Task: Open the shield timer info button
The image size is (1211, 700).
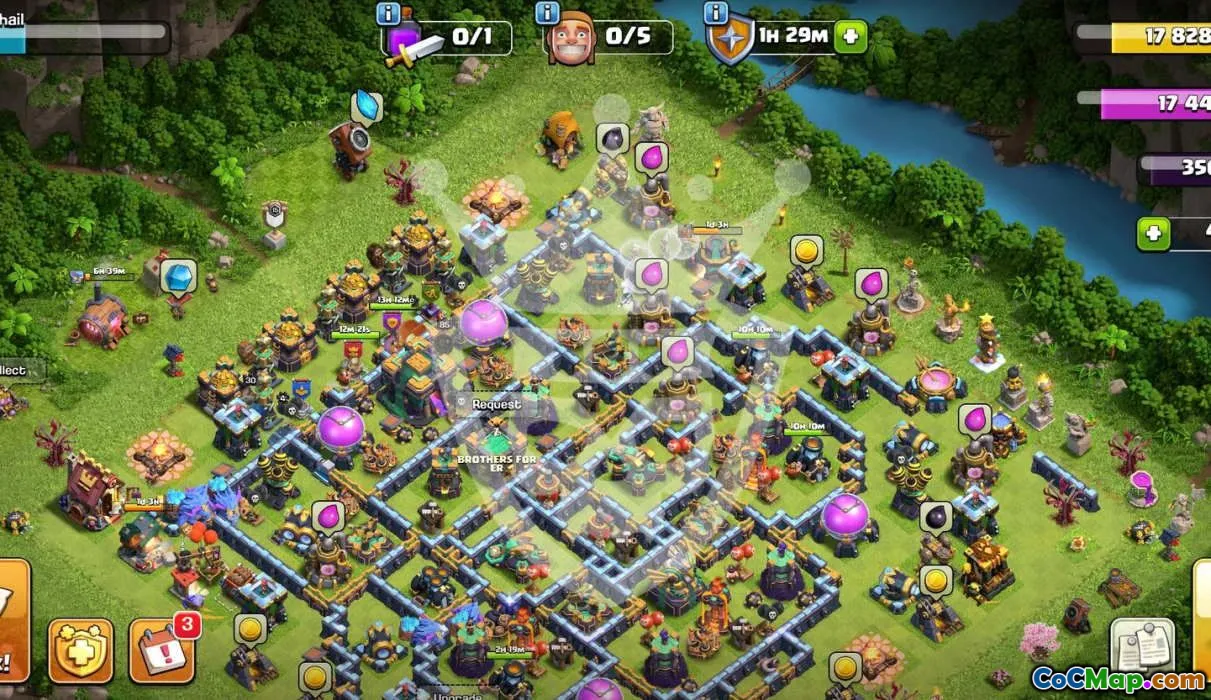Action: [x=715, y=13]
